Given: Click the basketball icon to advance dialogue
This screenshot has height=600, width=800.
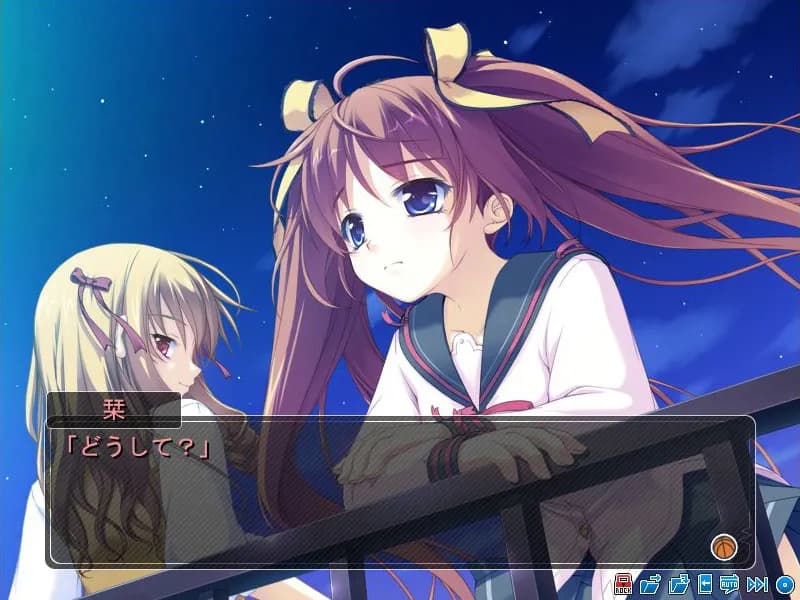Looking at the screenshot, I should click(722, 547).
